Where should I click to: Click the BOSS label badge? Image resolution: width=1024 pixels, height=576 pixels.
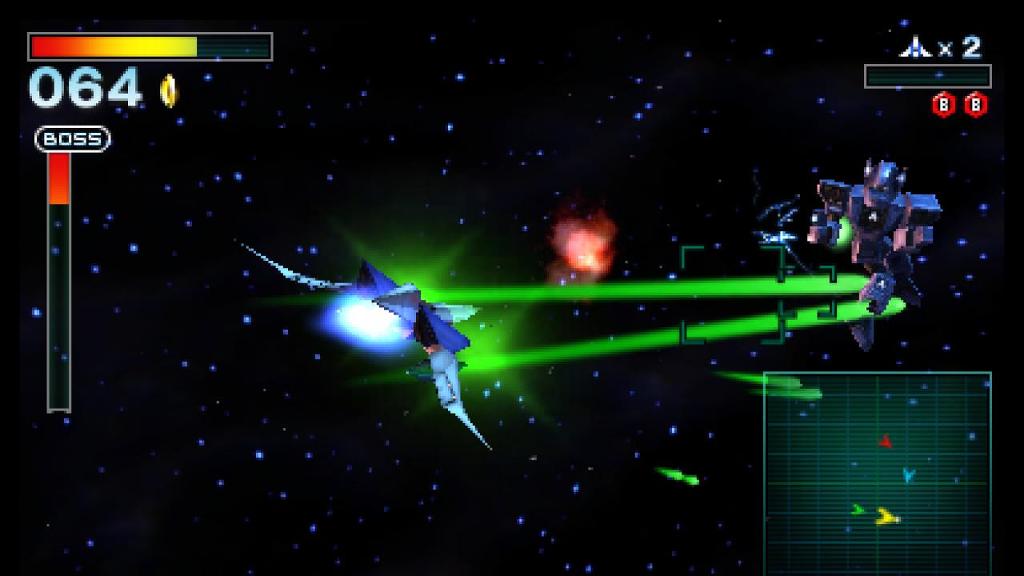pos(73,139)
